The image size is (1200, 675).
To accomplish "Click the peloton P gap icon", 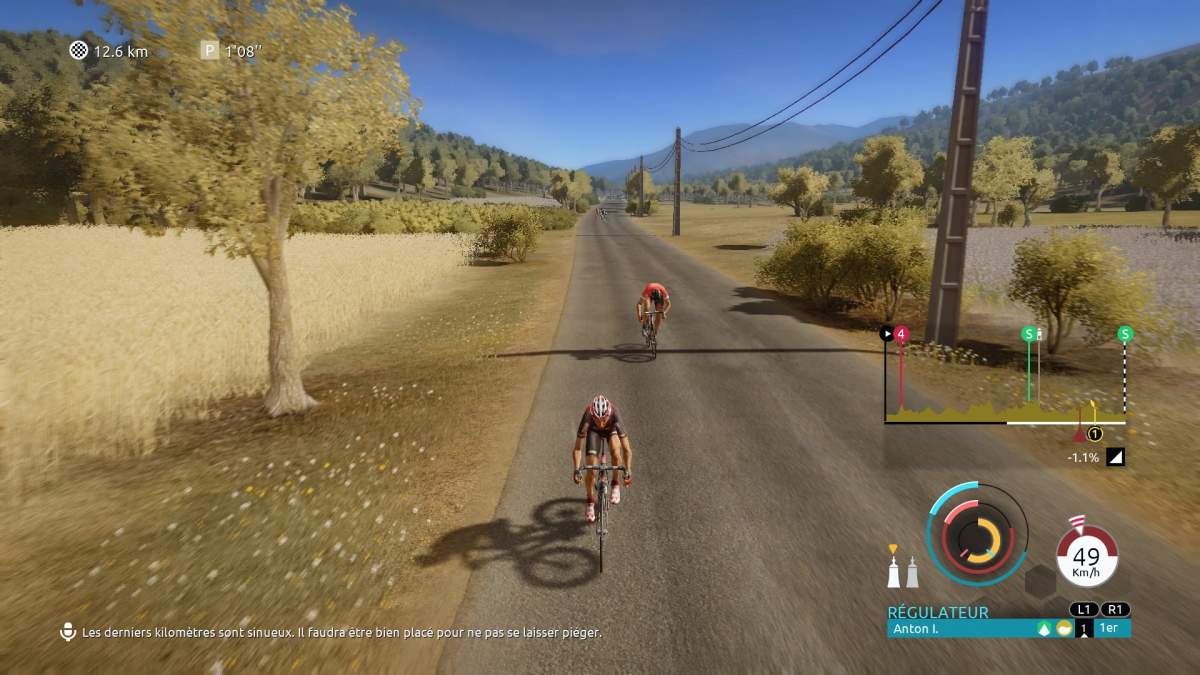I will coord(209,50).
